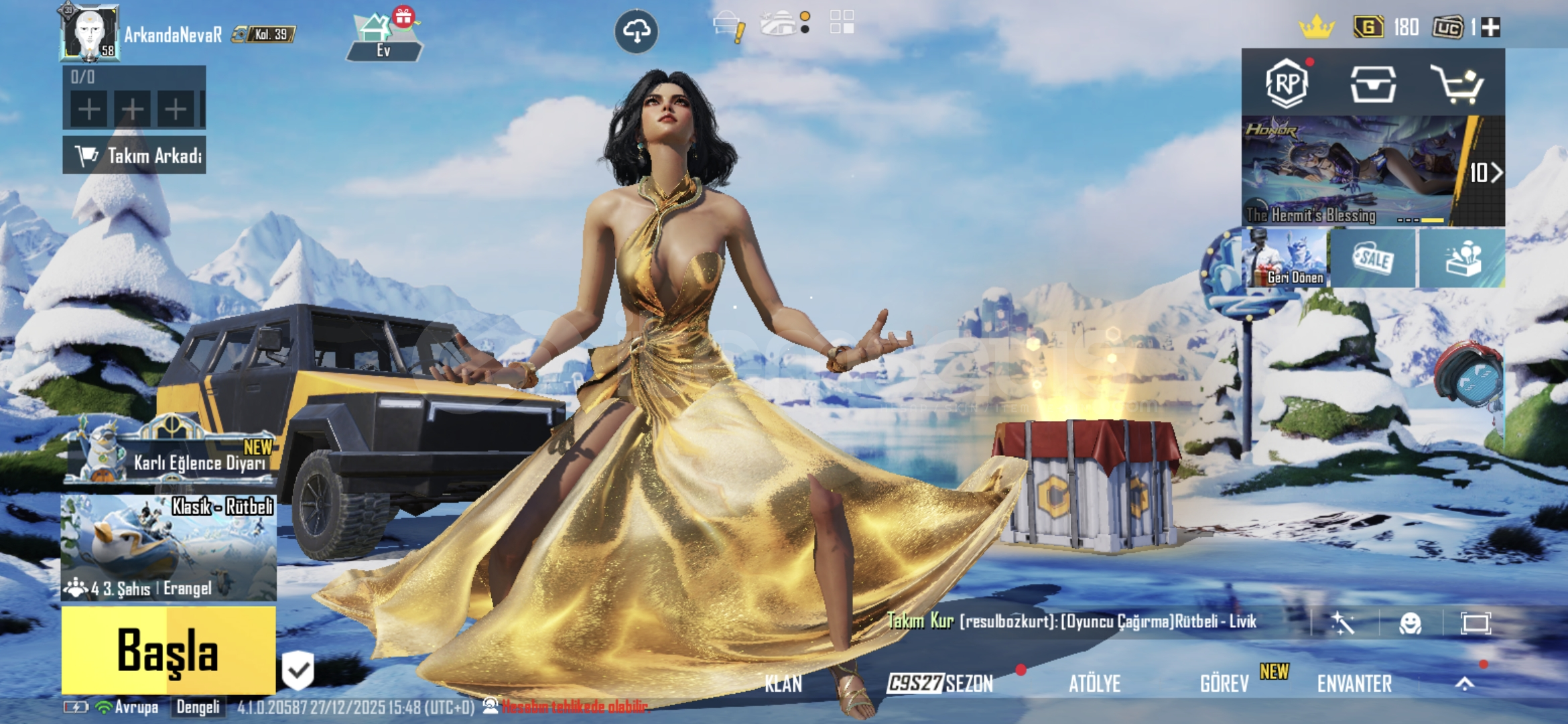Tap the cloud download icon
The width and height of the screenshot is (1568, 724).
point(636,31)
